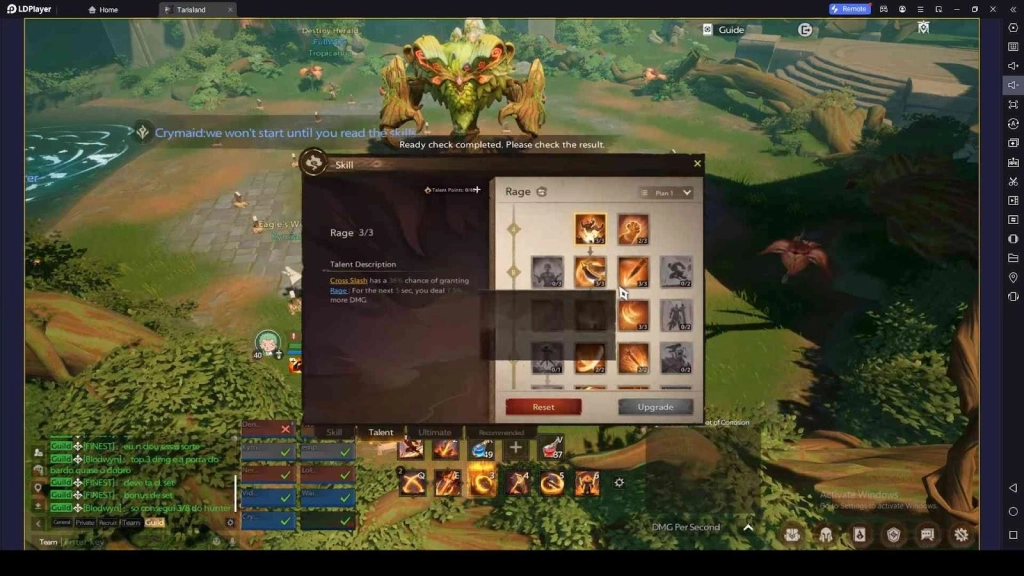The width and height of the screenshot is (1024, 576).
Task: Open the skill bar settings cog
Action: pyautogui.click(x=619, y=483)
